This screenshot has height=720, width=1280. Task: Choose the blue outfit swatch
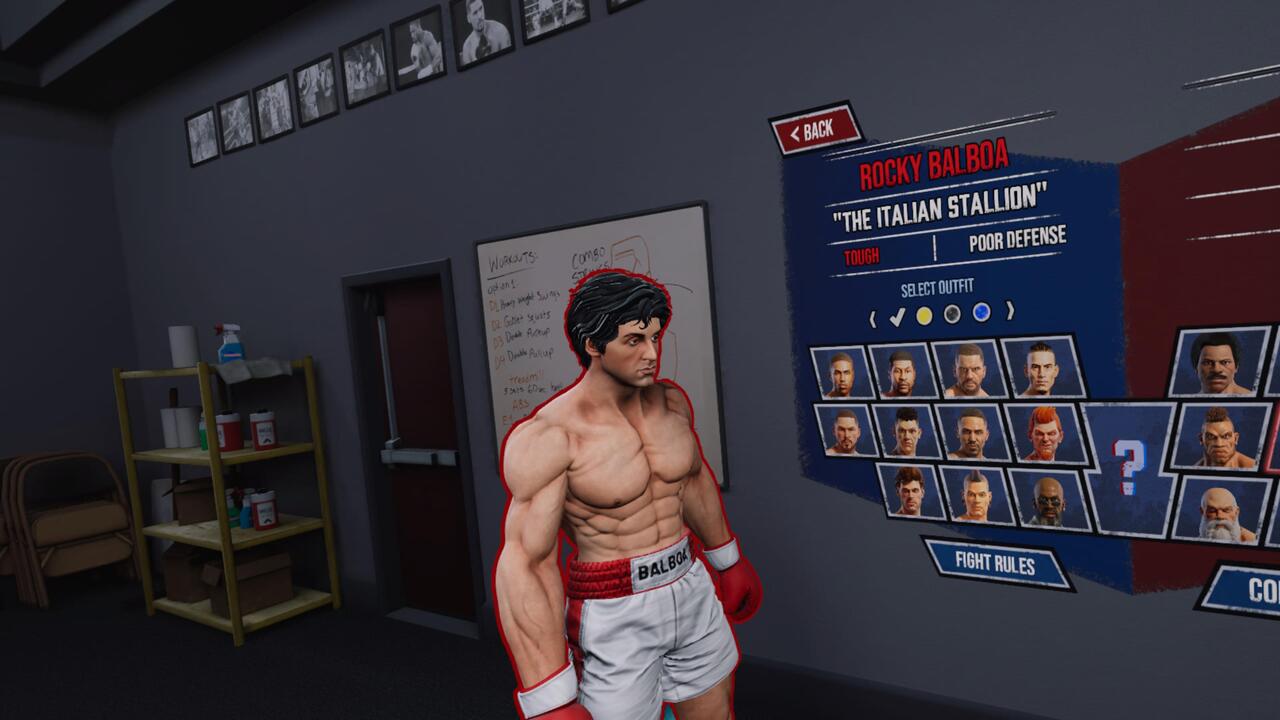(x=982, y=312)
